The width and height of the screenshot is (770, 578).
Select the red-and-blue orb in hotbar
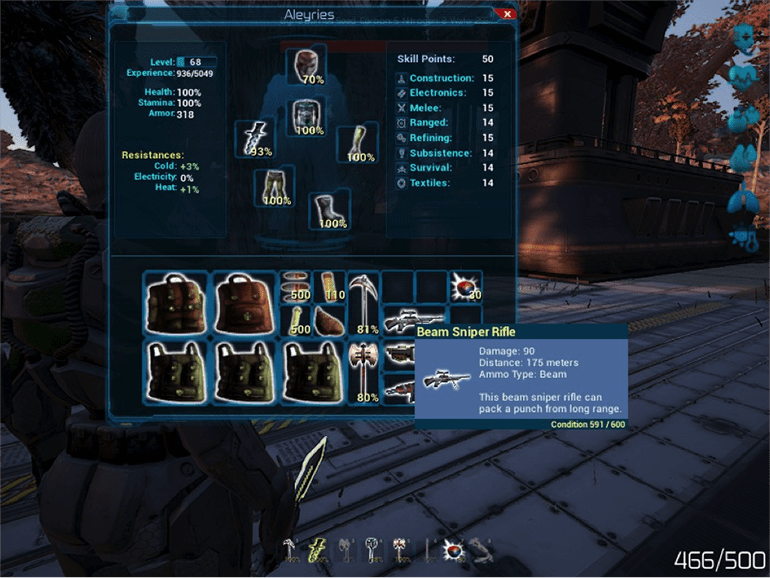[x=451, y=548]
